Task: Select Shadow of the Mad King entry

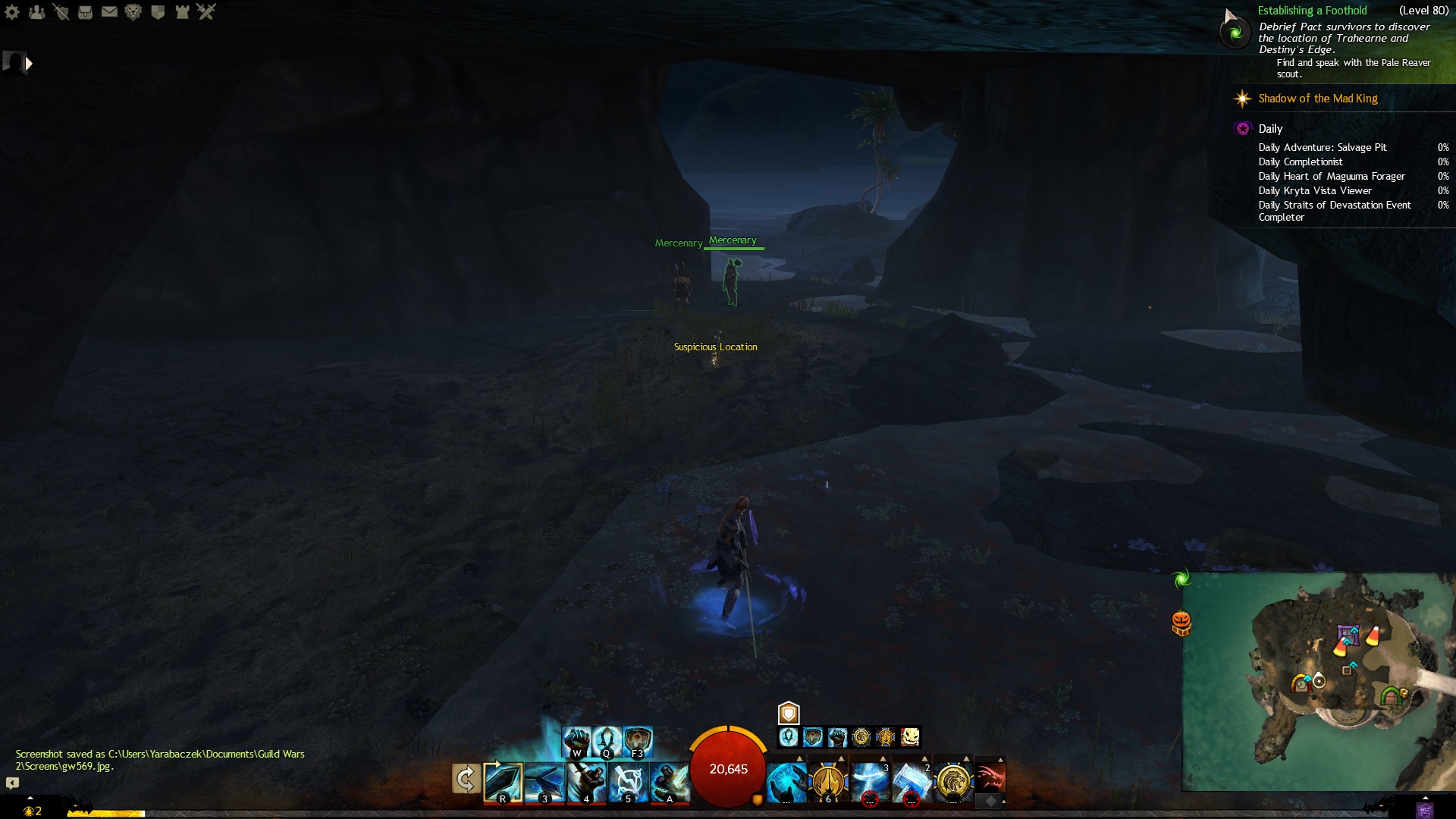Action: coord(1317,99)
